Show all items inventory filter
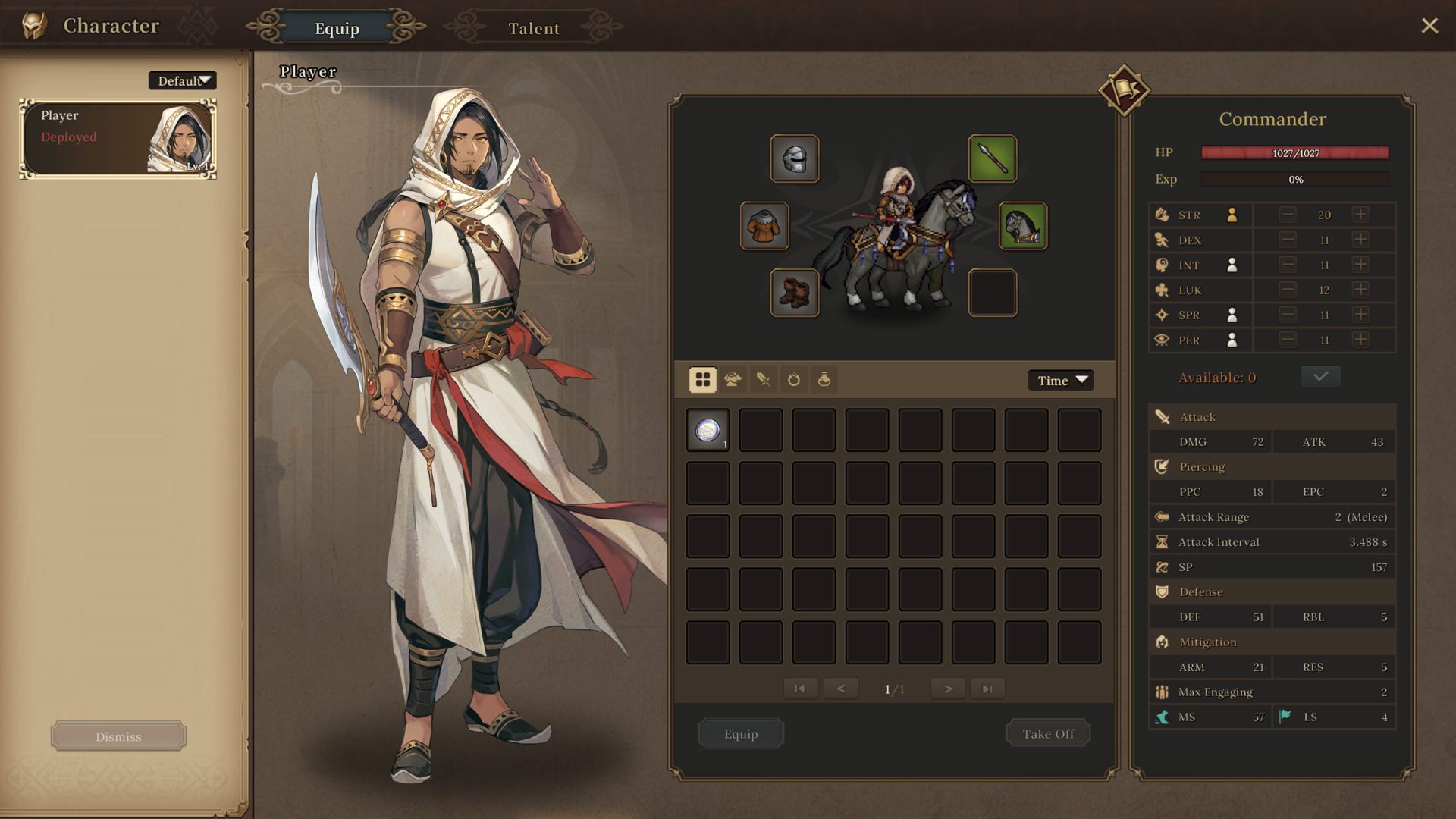Viewport: 1456px width, 819px height. [702, 379]
